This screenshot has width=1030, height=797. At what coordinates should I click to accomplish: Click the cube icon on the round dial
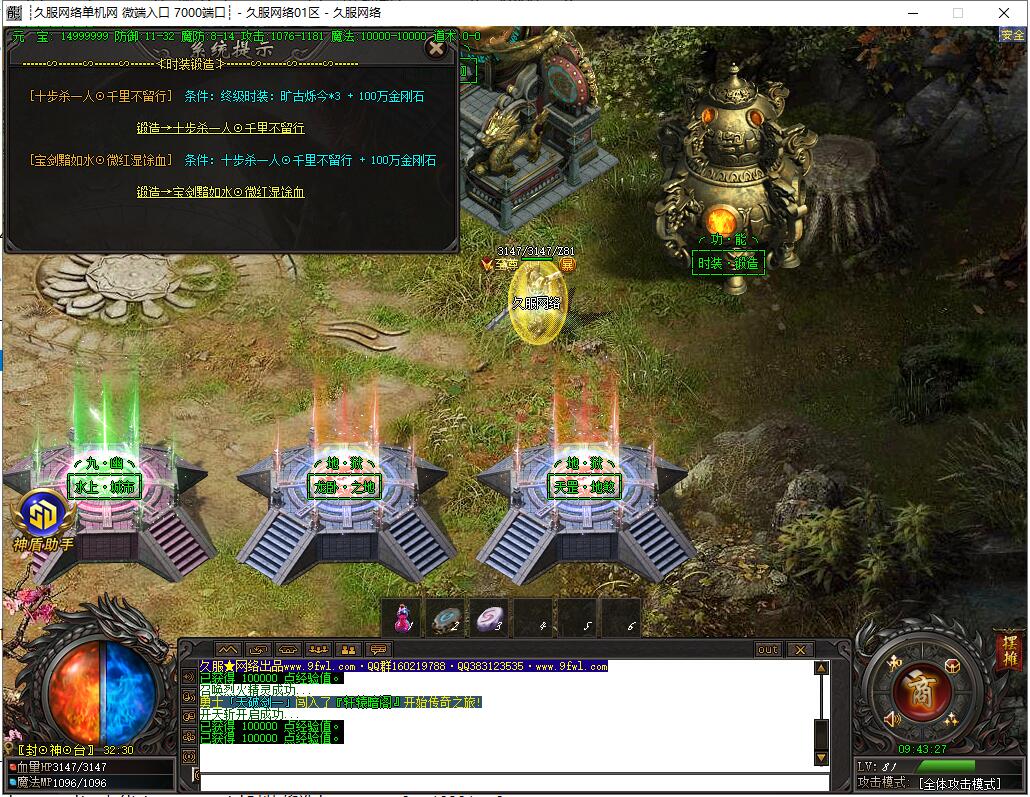click(951, 665)
